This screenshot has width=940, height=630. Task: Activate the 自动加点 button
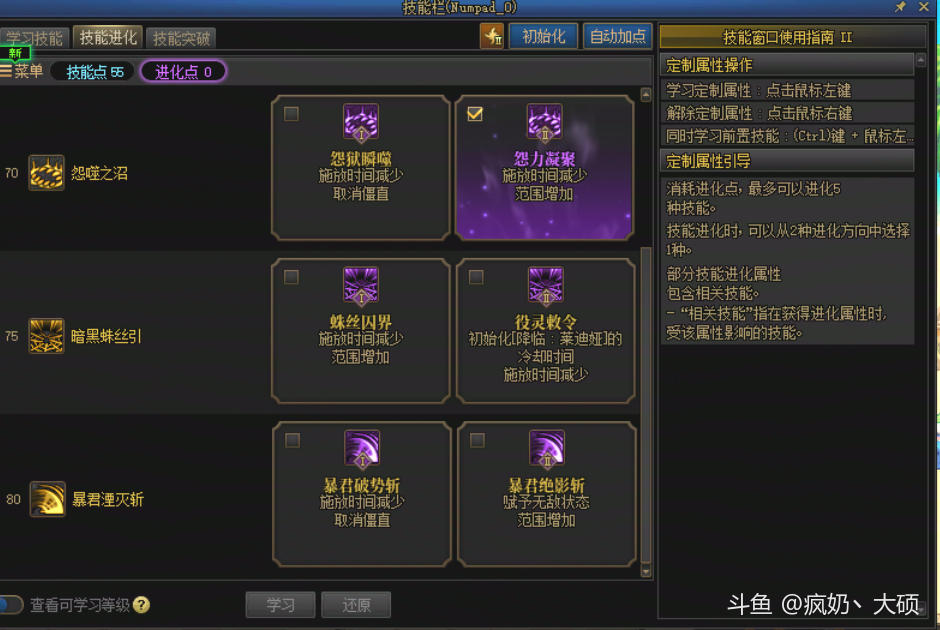pos(617,37)
